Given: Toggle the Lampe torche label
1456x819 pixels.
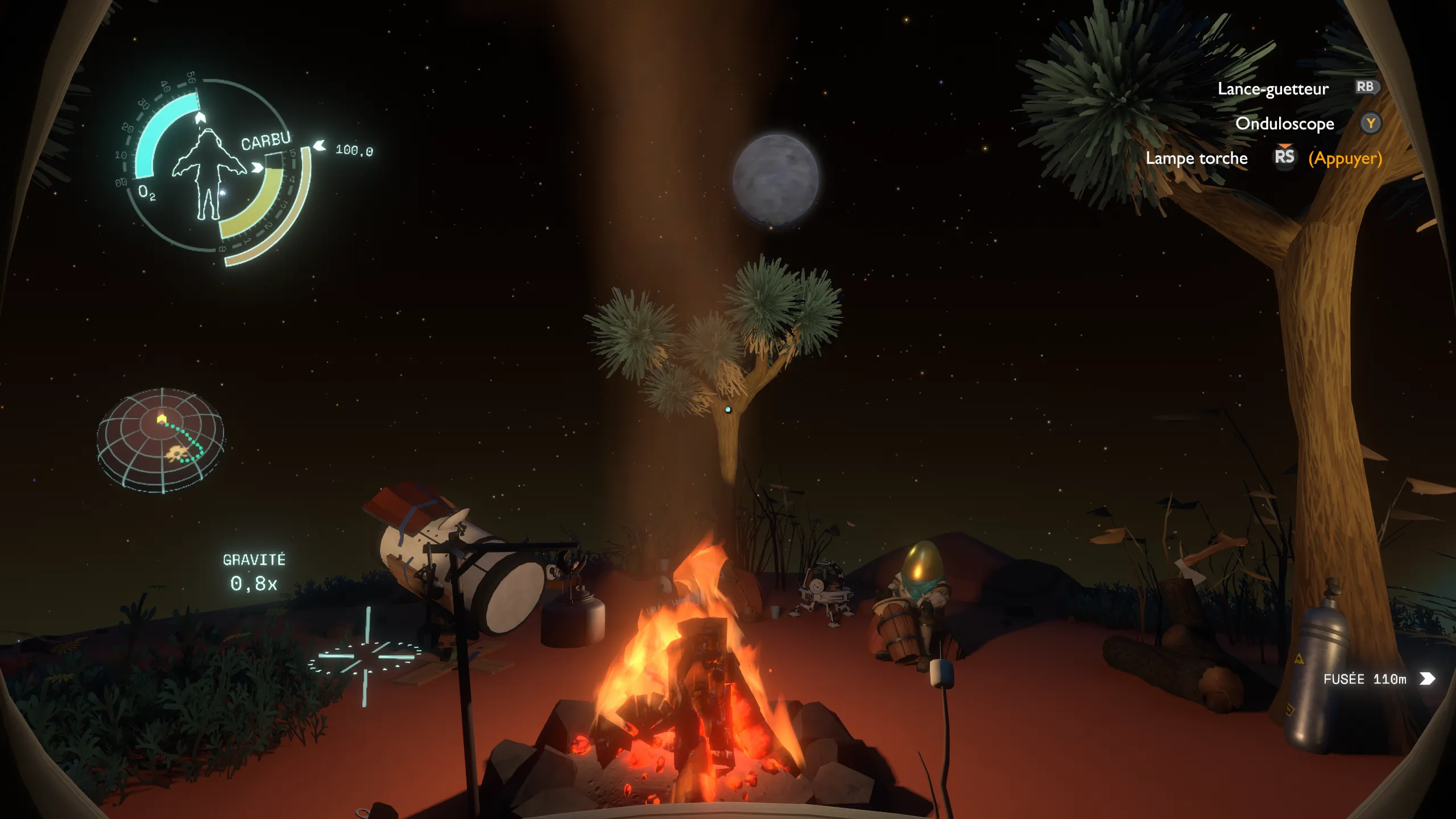Looking at the screenshot, I should pos(1196,158).
